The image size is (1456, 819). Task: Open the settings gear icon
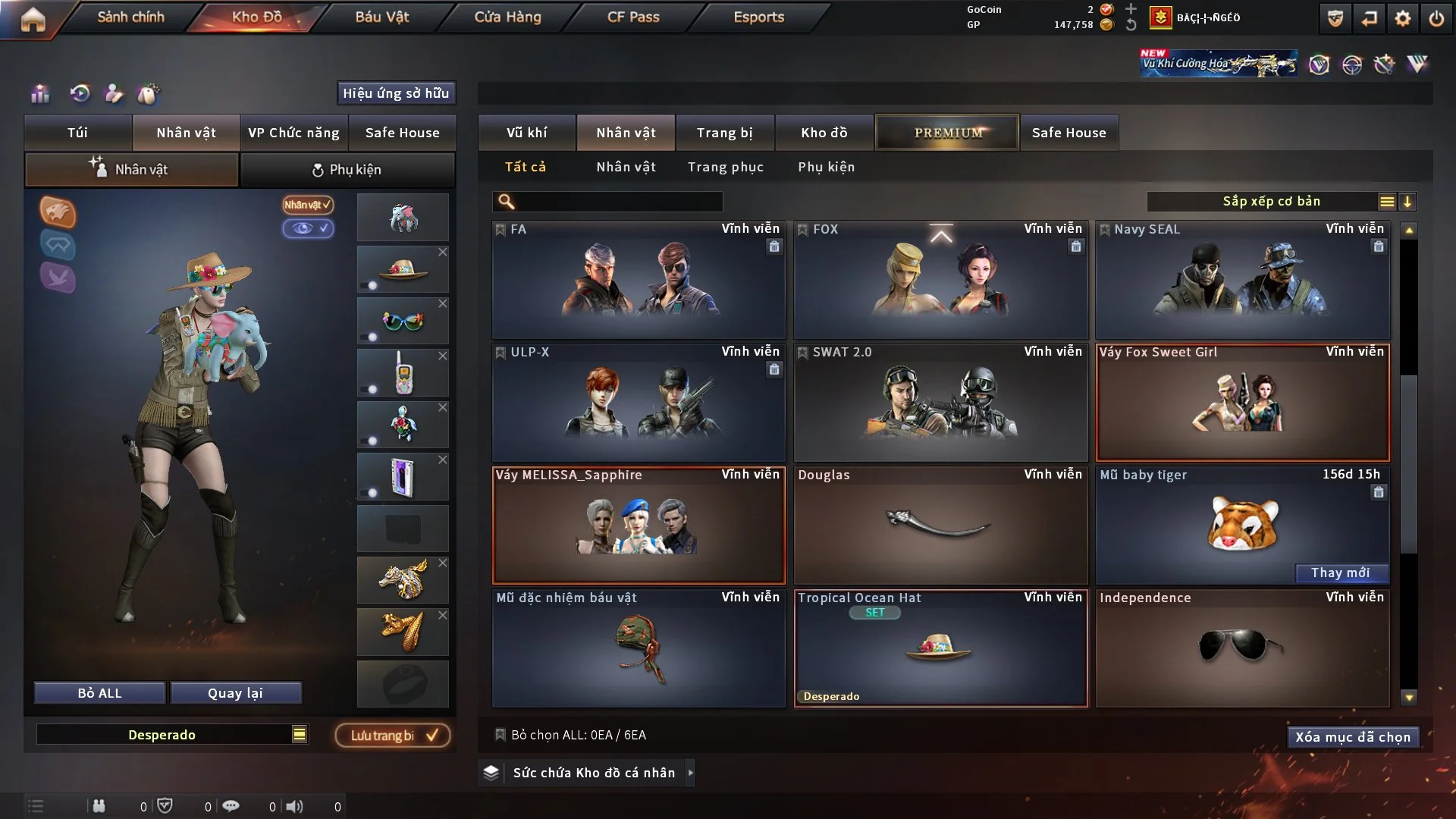click(x=1403, y=18)
